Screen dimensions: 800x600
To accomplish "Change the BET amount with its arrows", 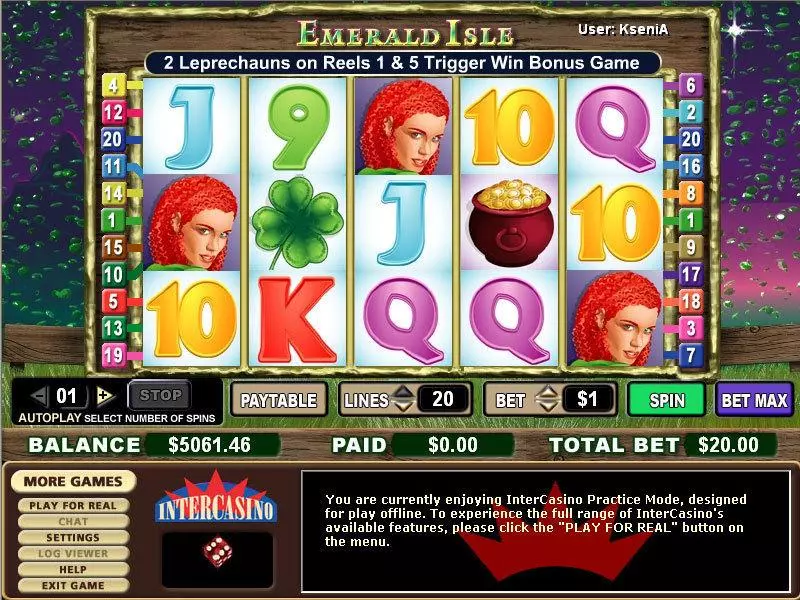I will click(x=546, y=400).
